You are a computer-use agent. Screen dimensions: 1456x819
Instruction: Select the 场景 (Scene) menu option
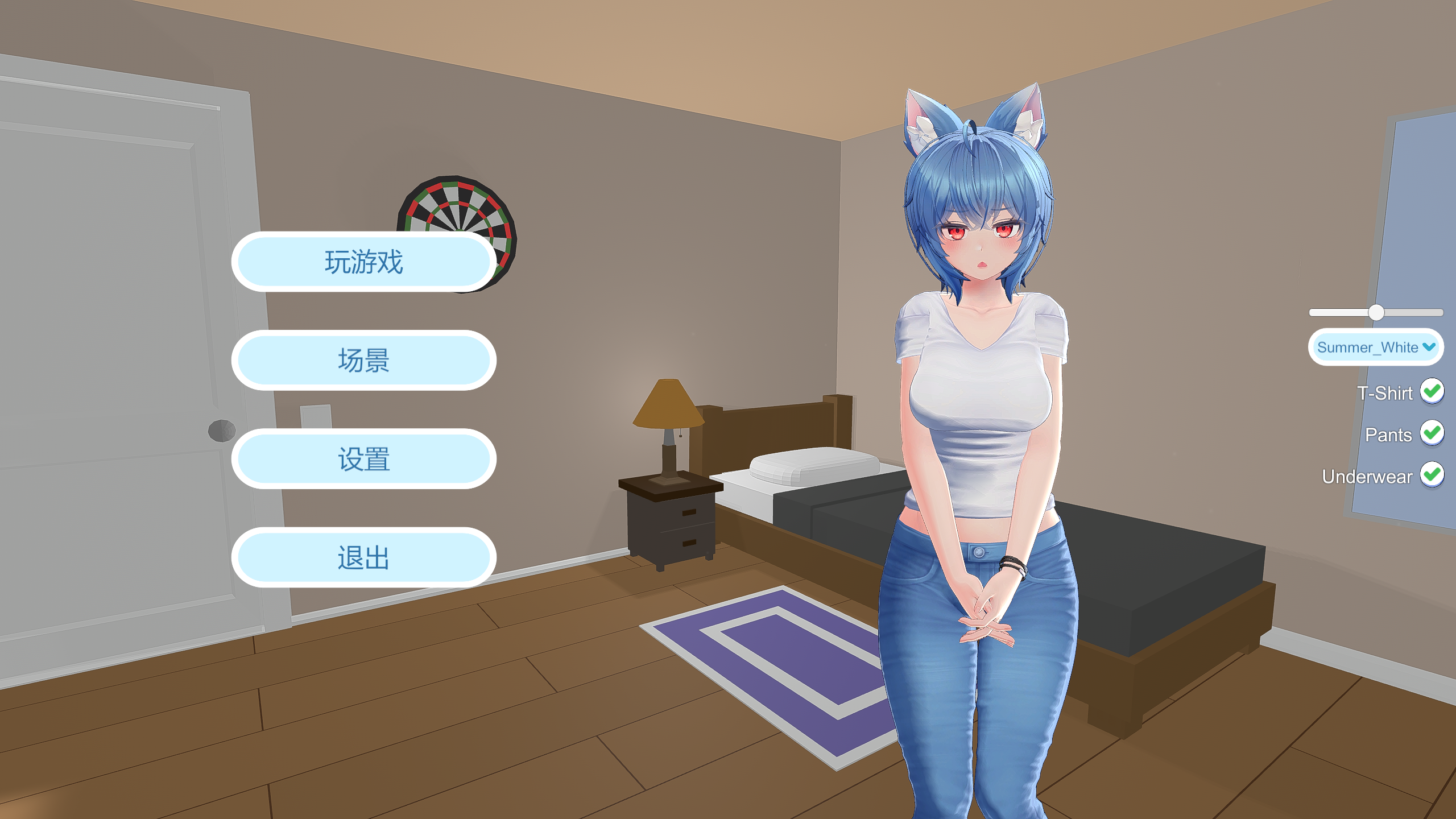point(363,360)
